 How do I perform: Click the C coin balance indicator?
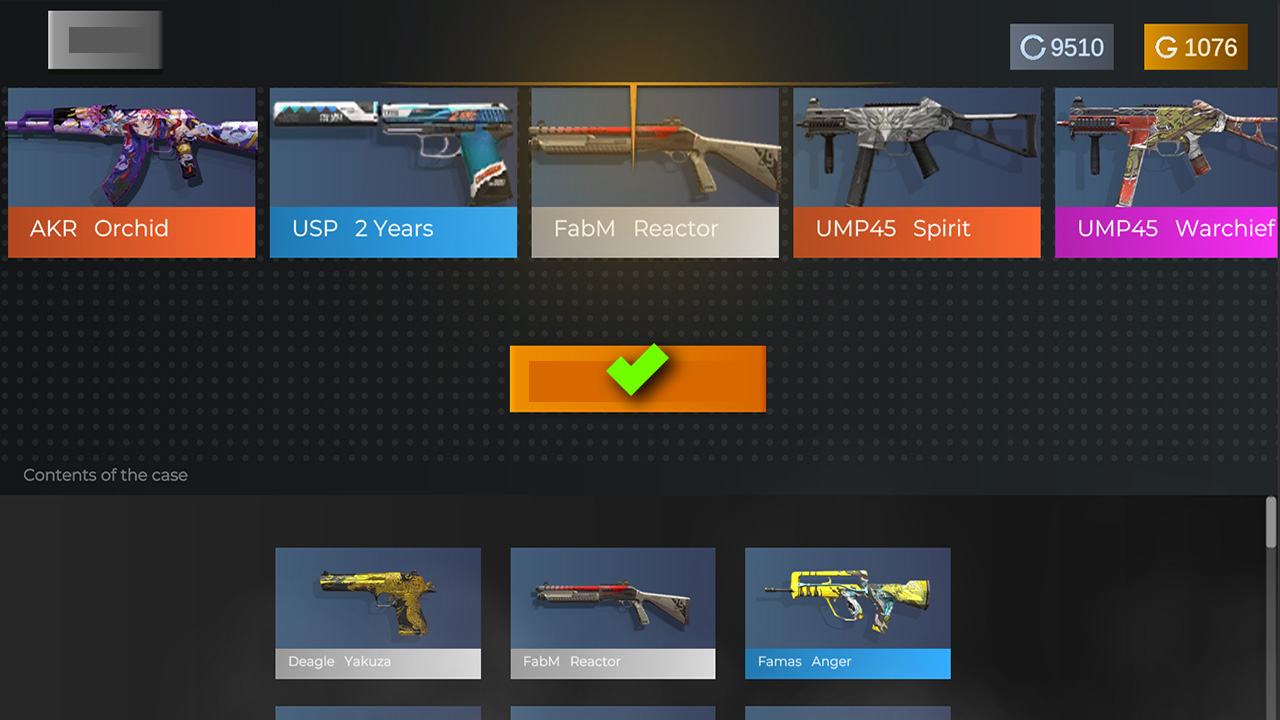click(1061, 46)
